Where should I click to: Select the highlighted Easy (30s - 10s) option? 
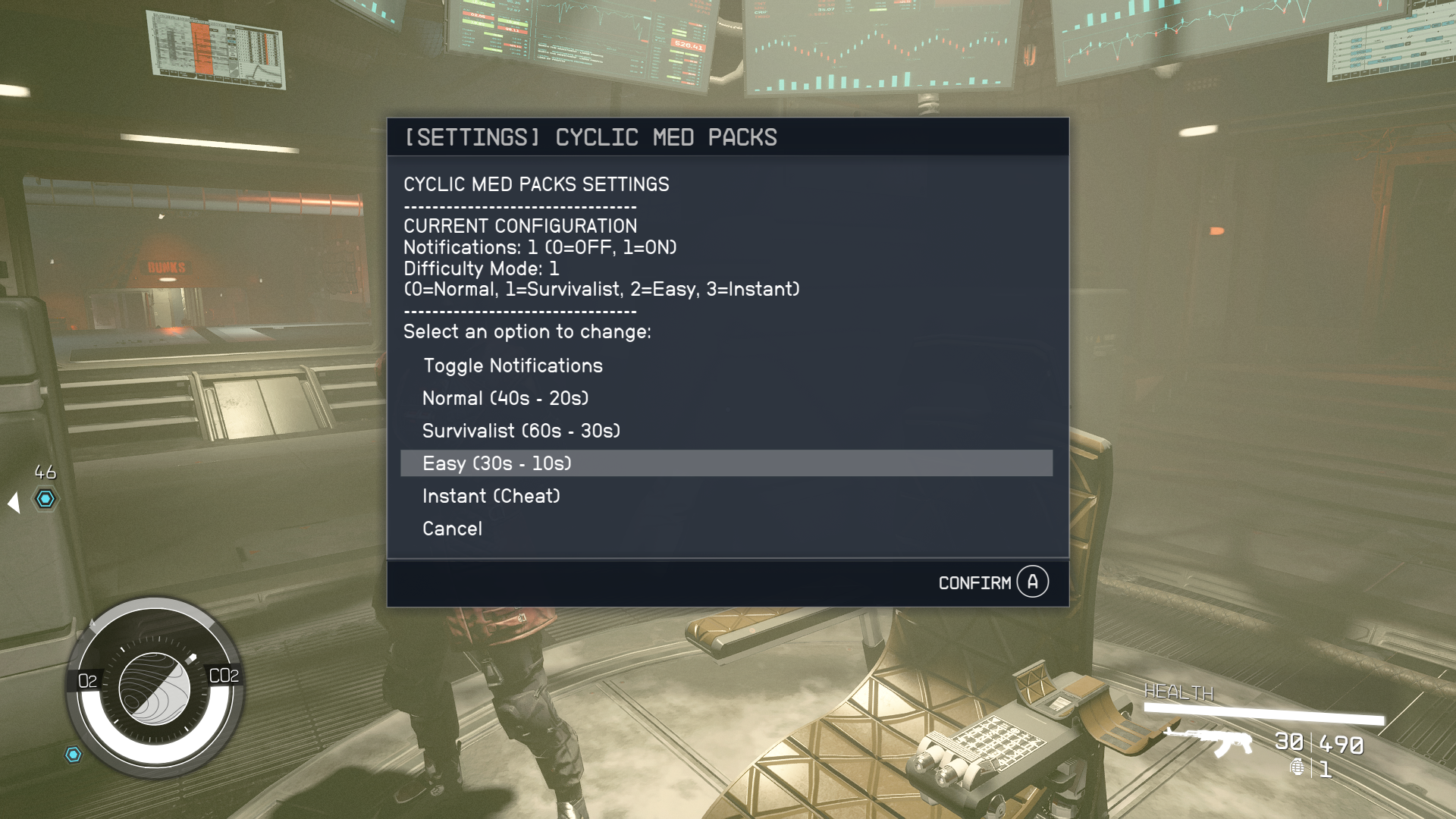pos(497,463)
